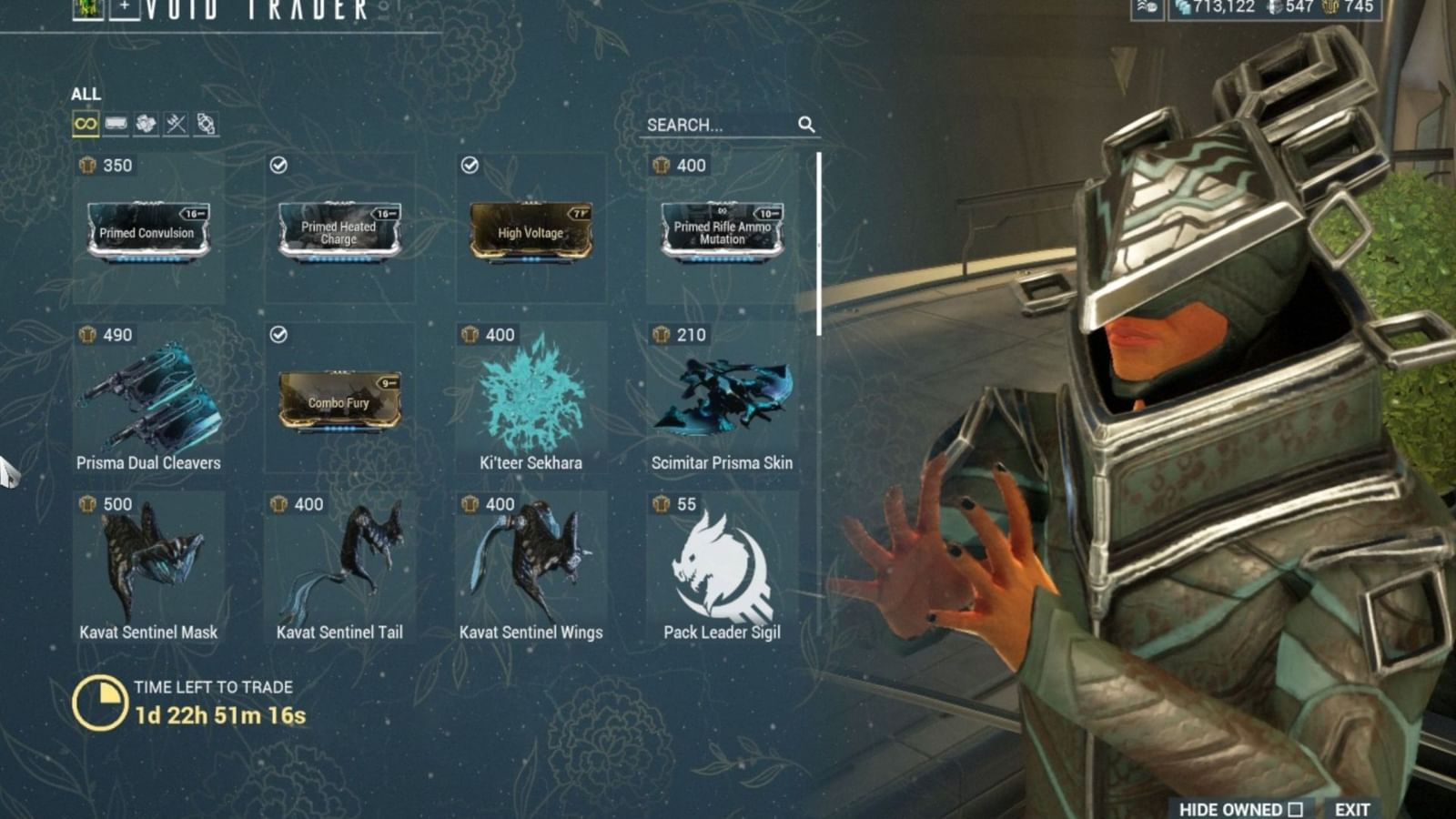This screenshot has width=1456, height=819.
Task: Toggle the Hide Owned checkbox
Action: (1297, 808)
